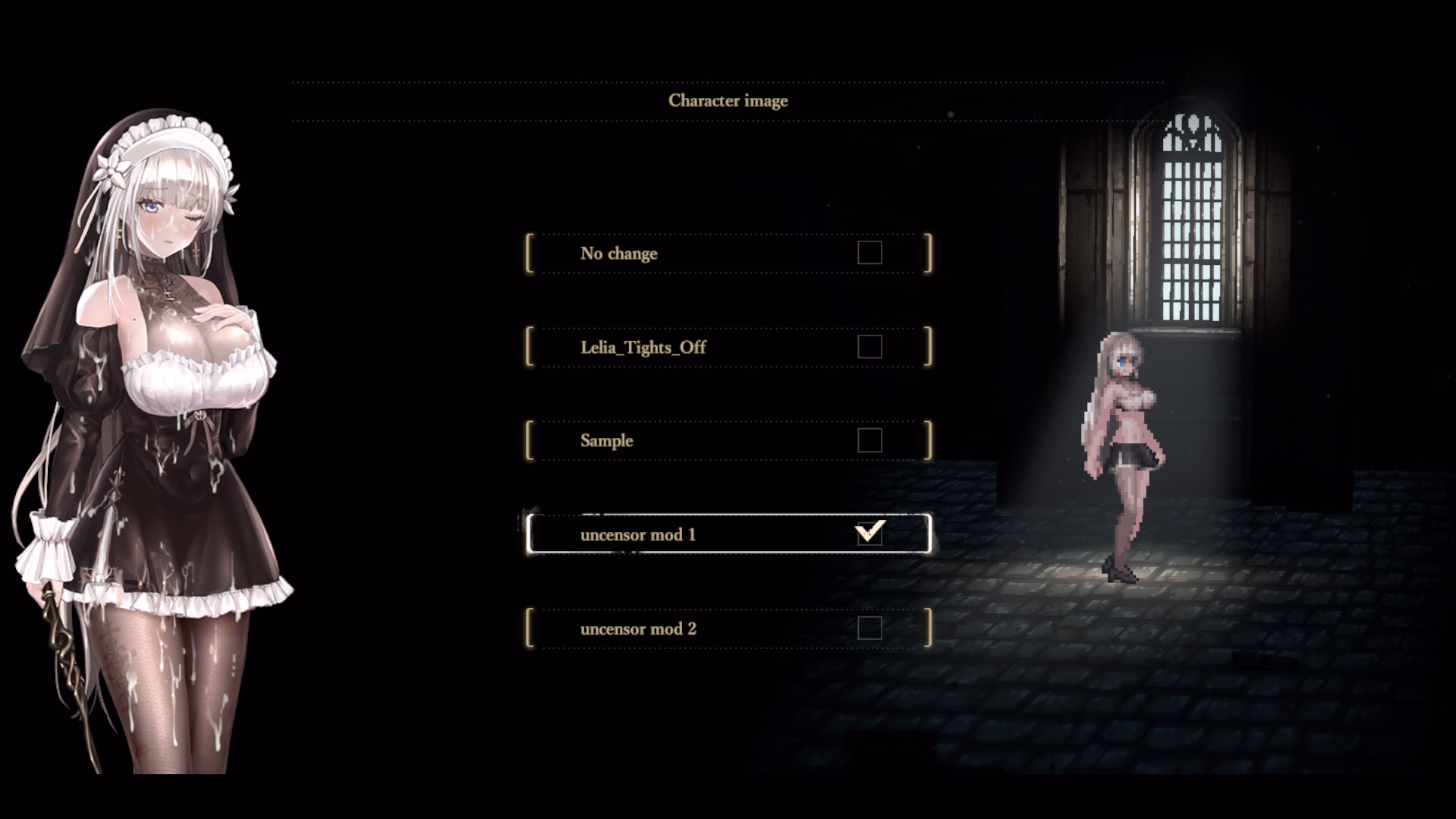Select the No change option
Image resolution: width=1456 pixels, height=819 pixels.
click(x=618, y=254)
